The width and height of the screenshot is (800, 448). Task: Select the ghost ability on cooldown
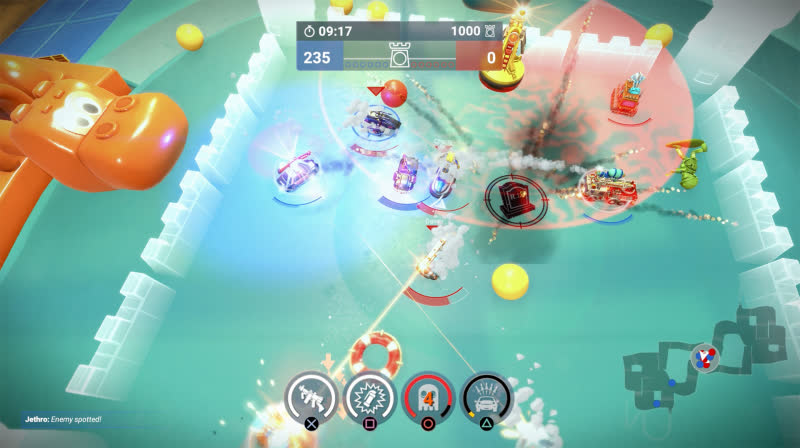[427, 397]
